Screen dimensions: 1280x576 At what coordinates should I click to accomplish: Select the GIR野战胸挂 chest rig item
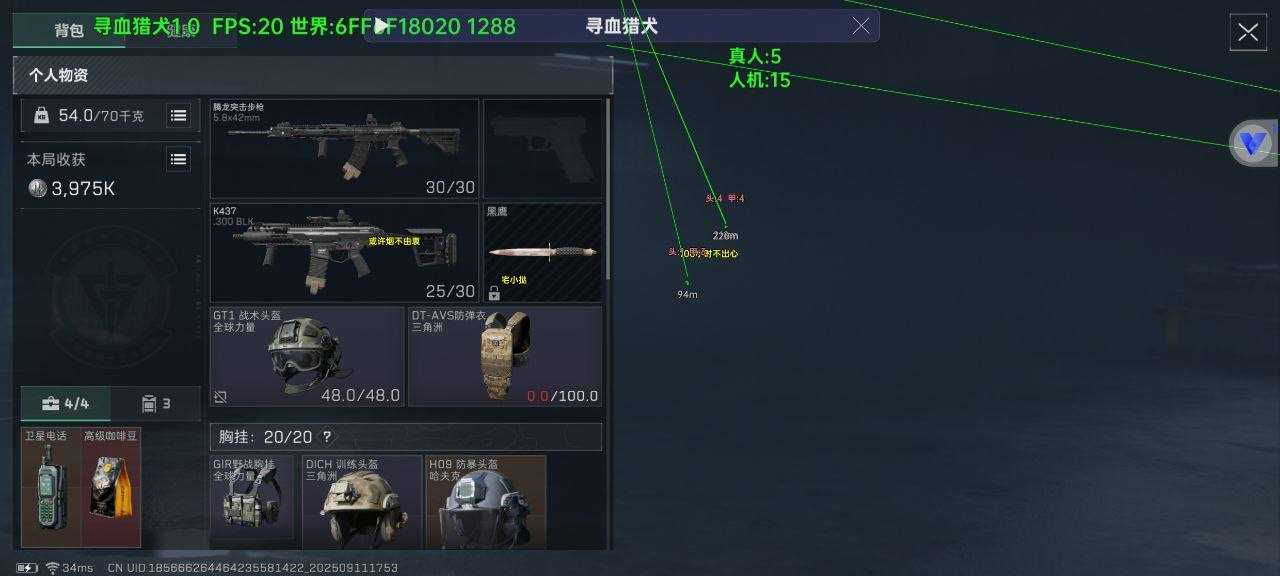click(252, 501)
